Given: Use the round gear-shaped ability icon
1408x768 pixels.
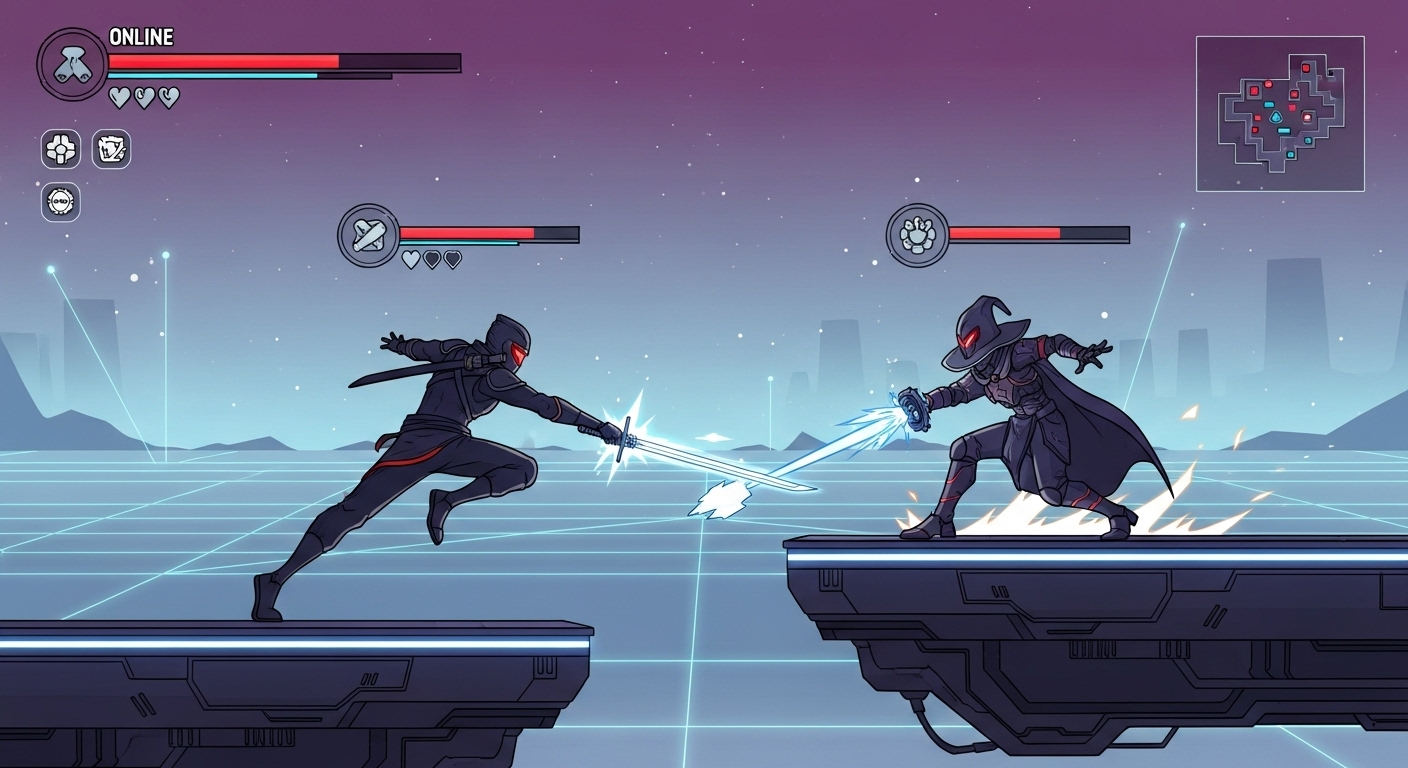Looking at the screenshot, I should point(61,202).
